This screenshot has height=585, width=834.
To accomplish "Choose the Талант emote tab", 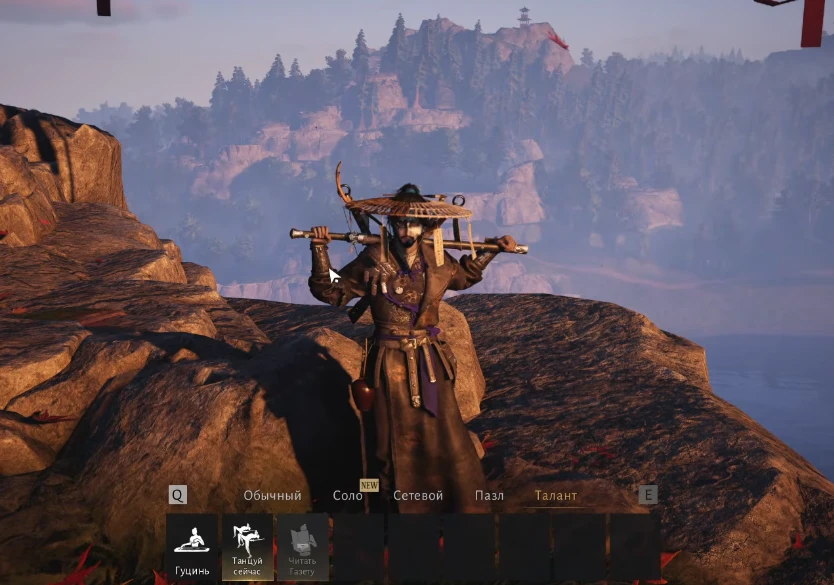I will pyautogui.click(x=555, y=496).
